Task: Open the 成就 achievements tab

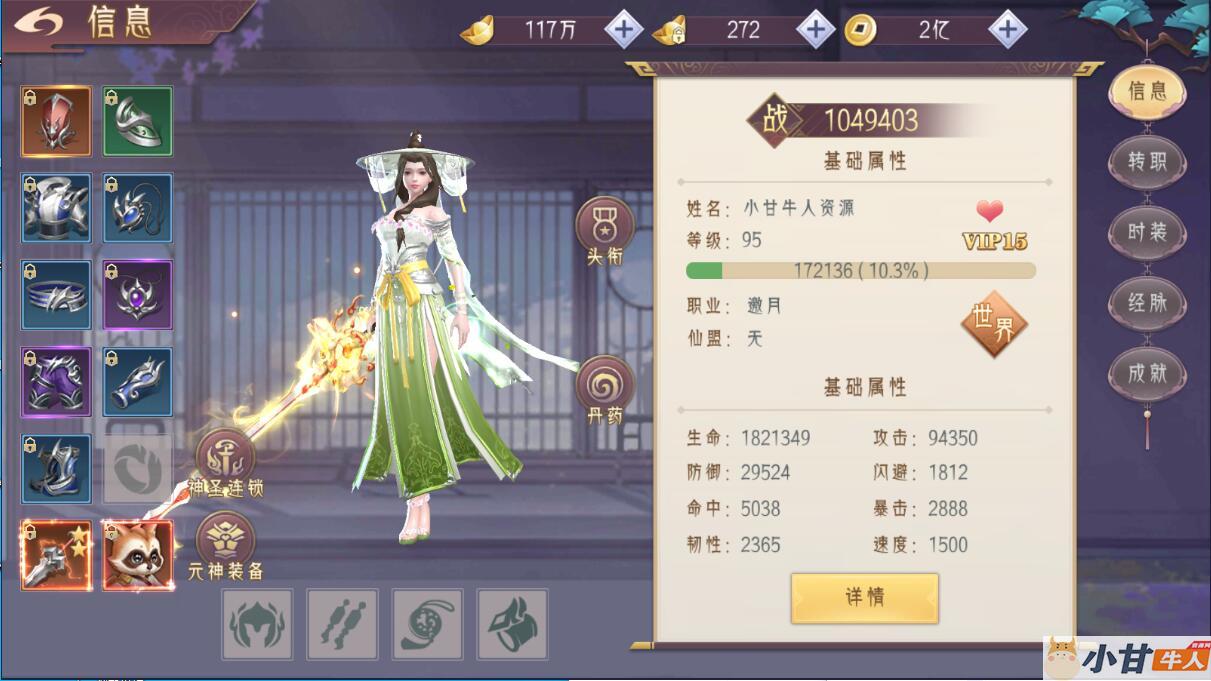Action: pos(1147,374)
